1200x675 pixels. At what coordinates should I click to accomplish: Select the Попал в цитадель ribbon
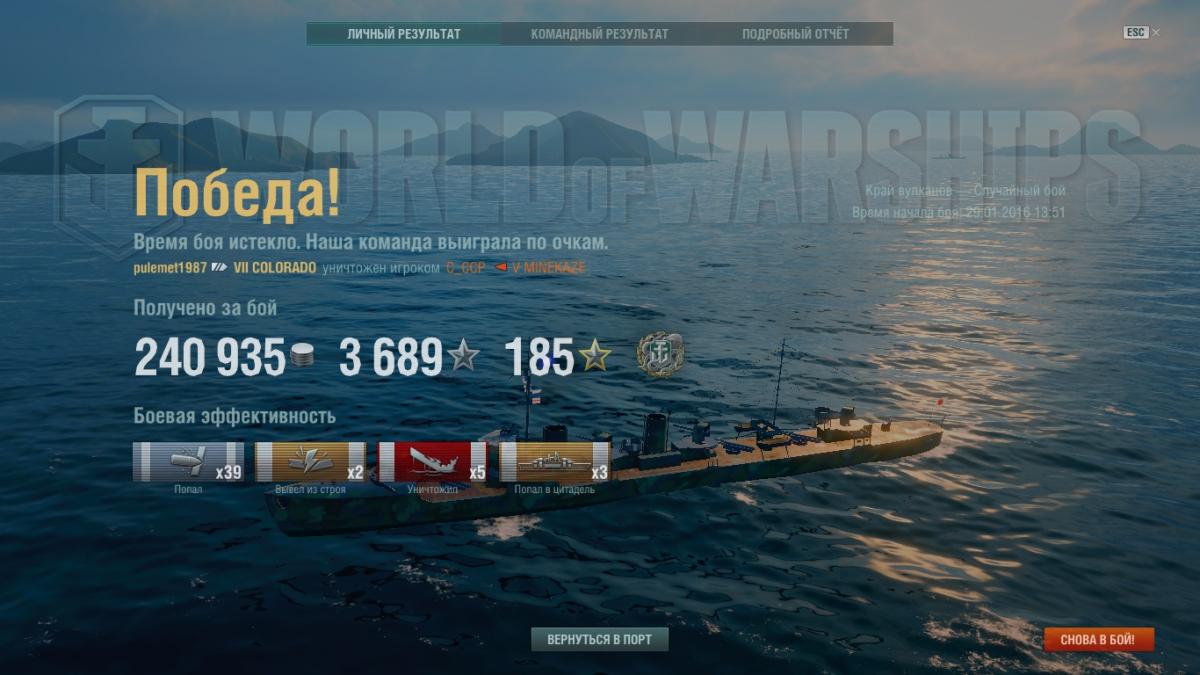coord(554,462)
